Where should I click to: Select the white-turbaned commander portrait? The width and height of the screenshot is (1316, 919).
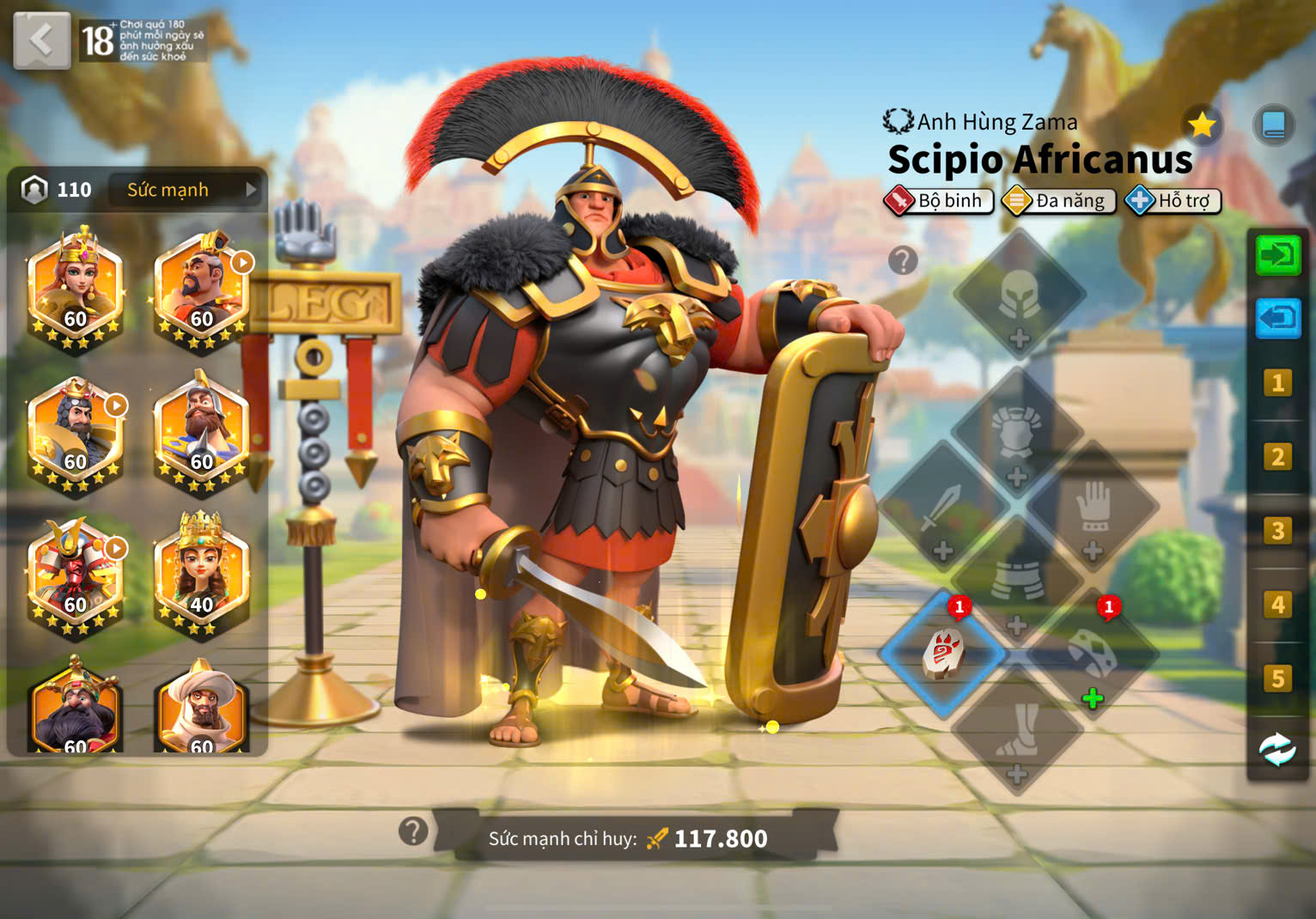(201, 709)
